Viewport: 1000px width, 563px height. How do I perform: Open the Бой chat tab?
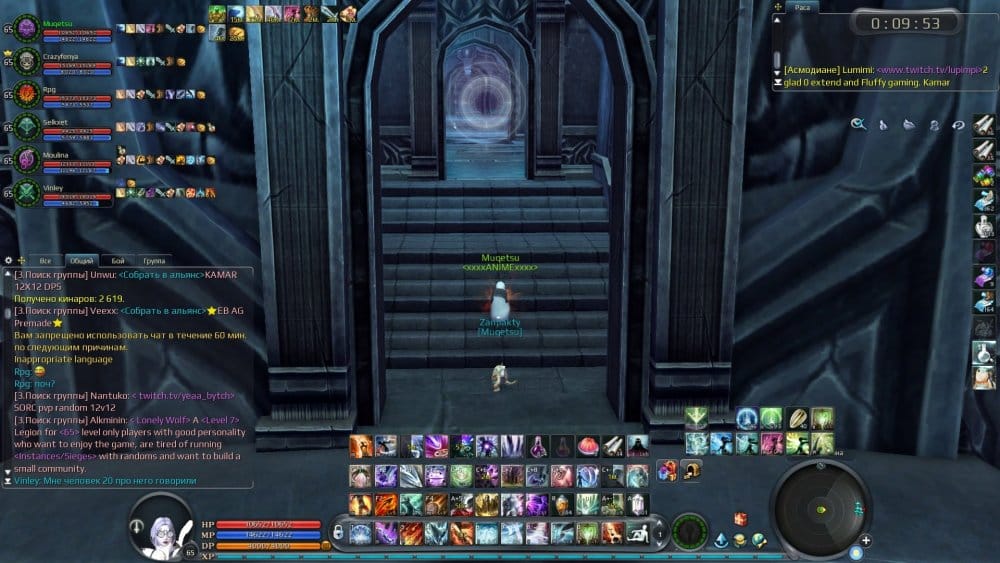[x=118, y=260]
